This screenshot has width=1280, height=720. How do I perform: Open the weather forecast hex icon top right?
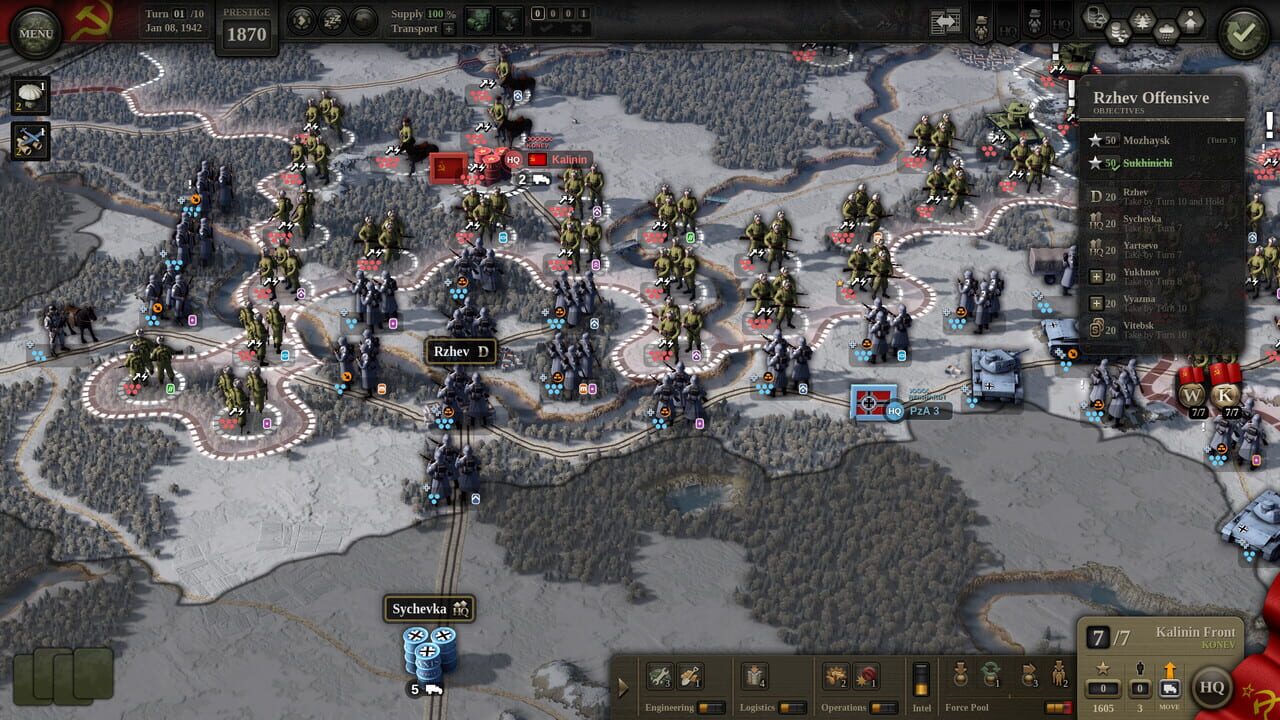[x=1166, y=31]
